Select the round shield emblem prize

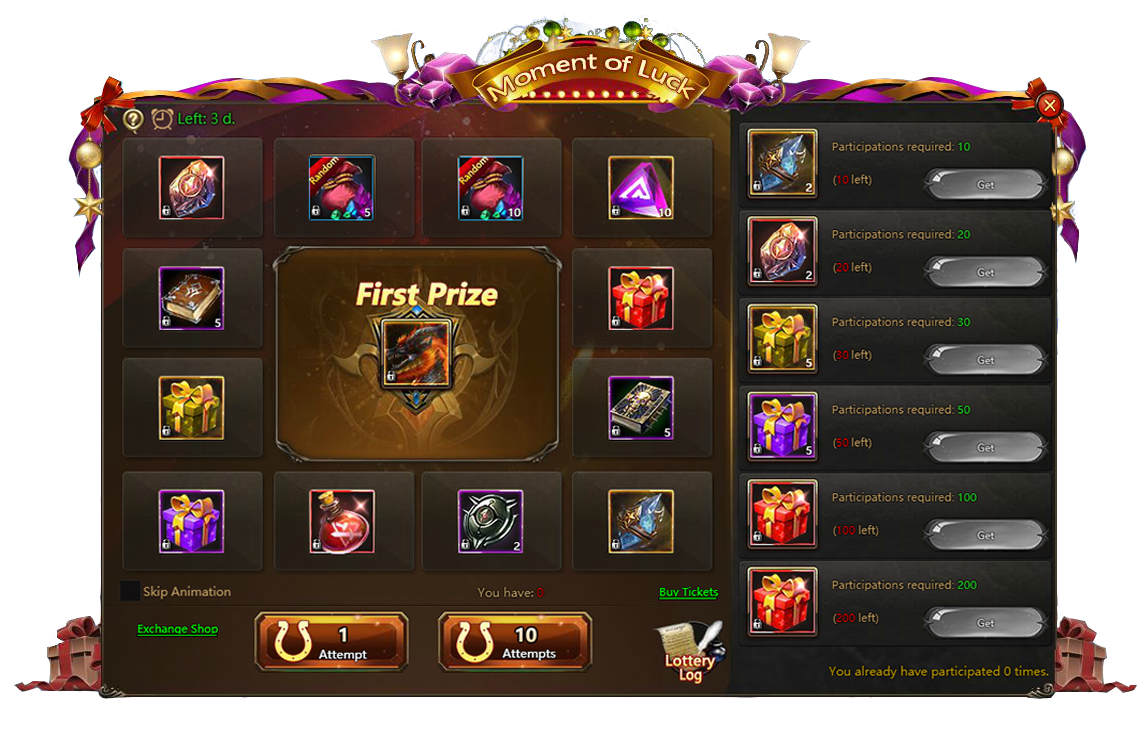coord(490,521)
